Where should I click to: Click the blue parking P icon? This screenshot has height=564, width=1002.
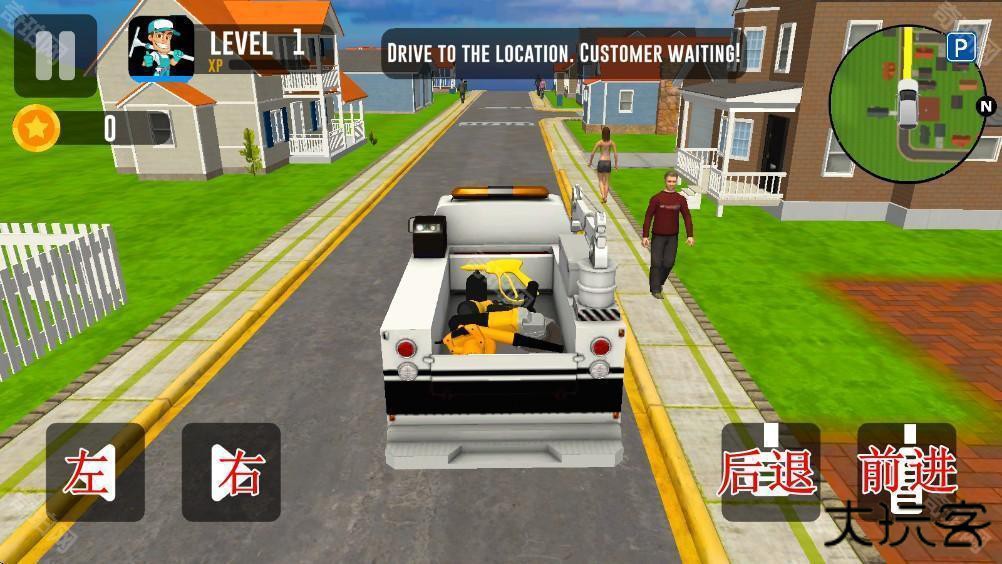[x=961, y=47]
